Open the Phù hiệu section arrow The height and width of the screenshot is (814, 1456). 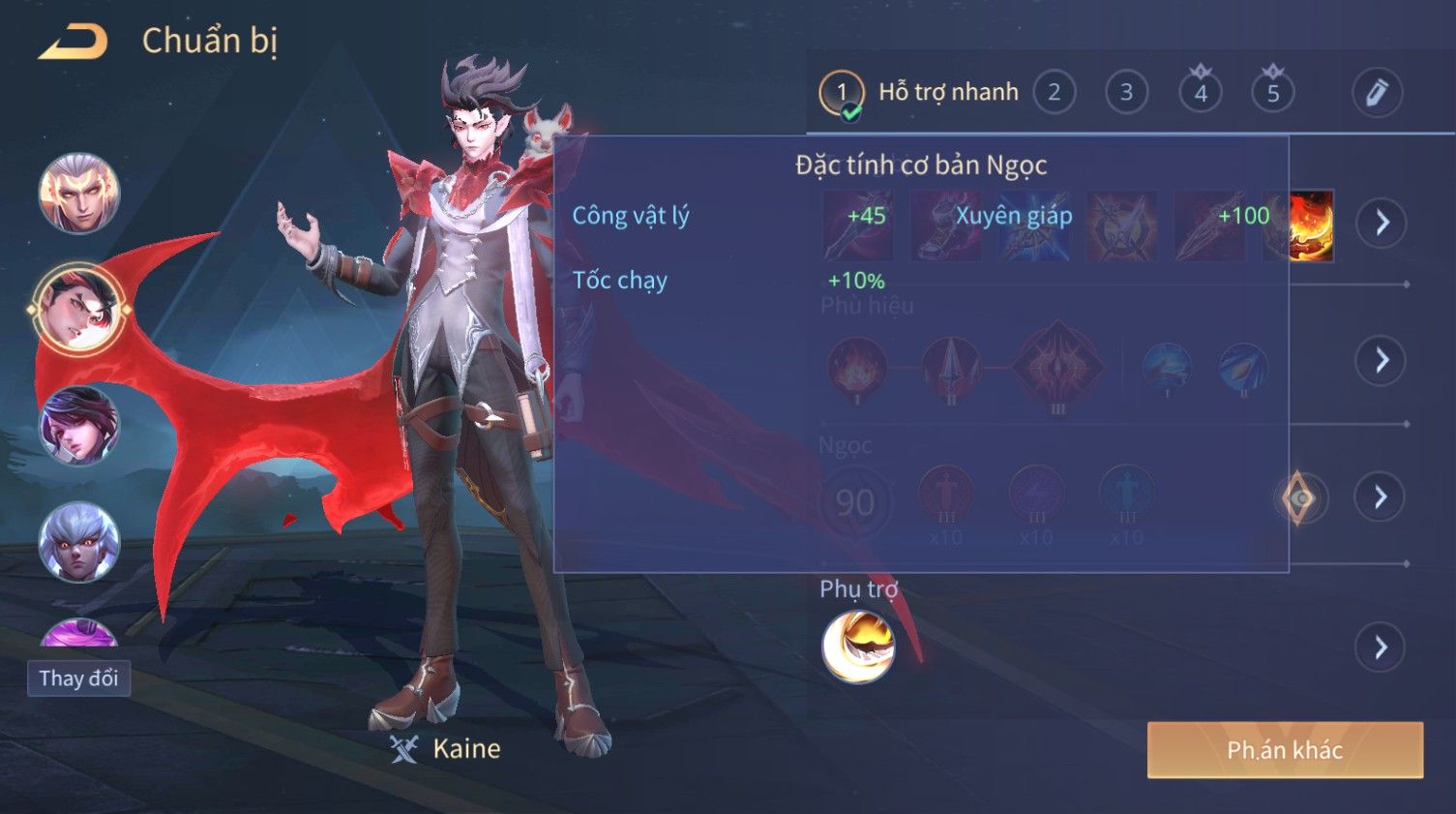(x=1381, y=360)
